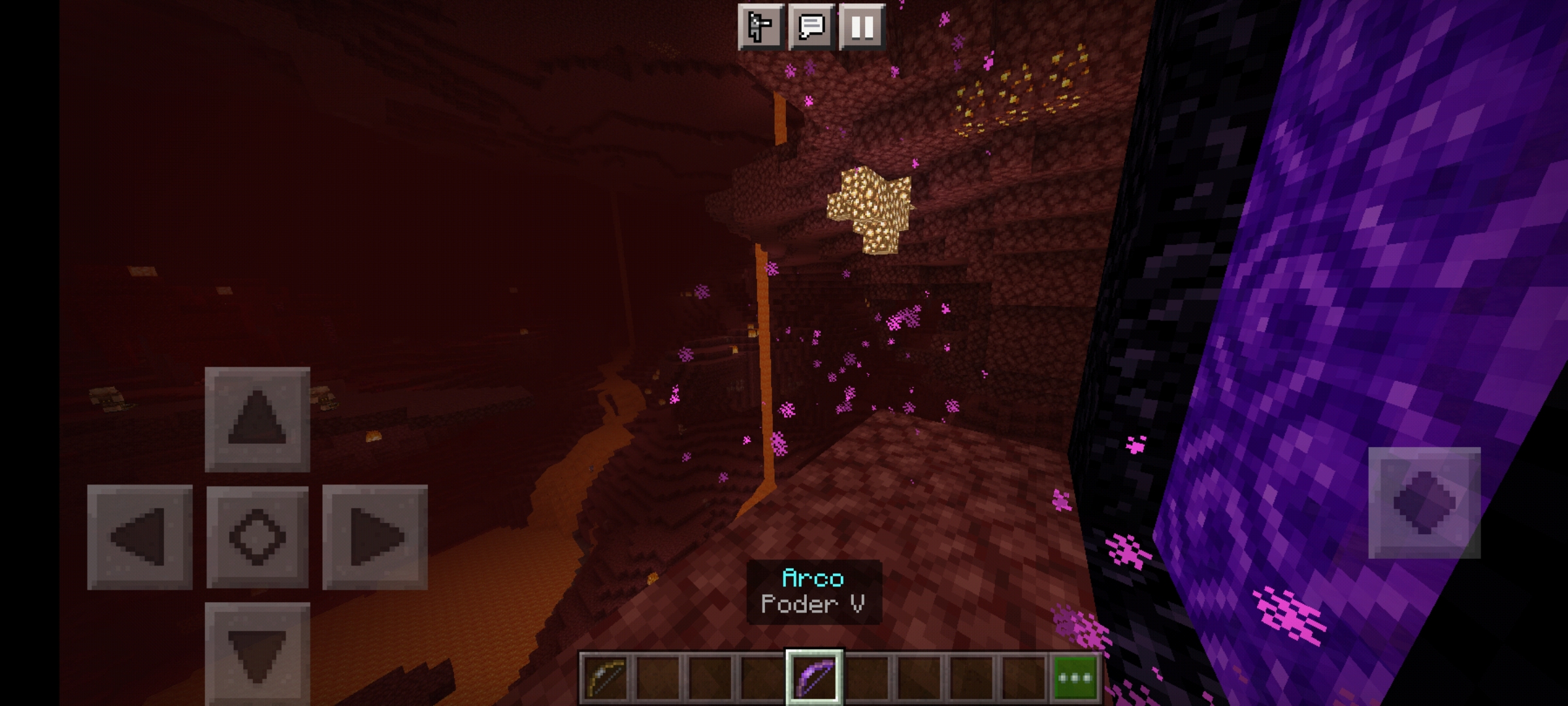The image size is (1568, 706).
Task: Tap the move right arrow
Action: coord(375,537)
